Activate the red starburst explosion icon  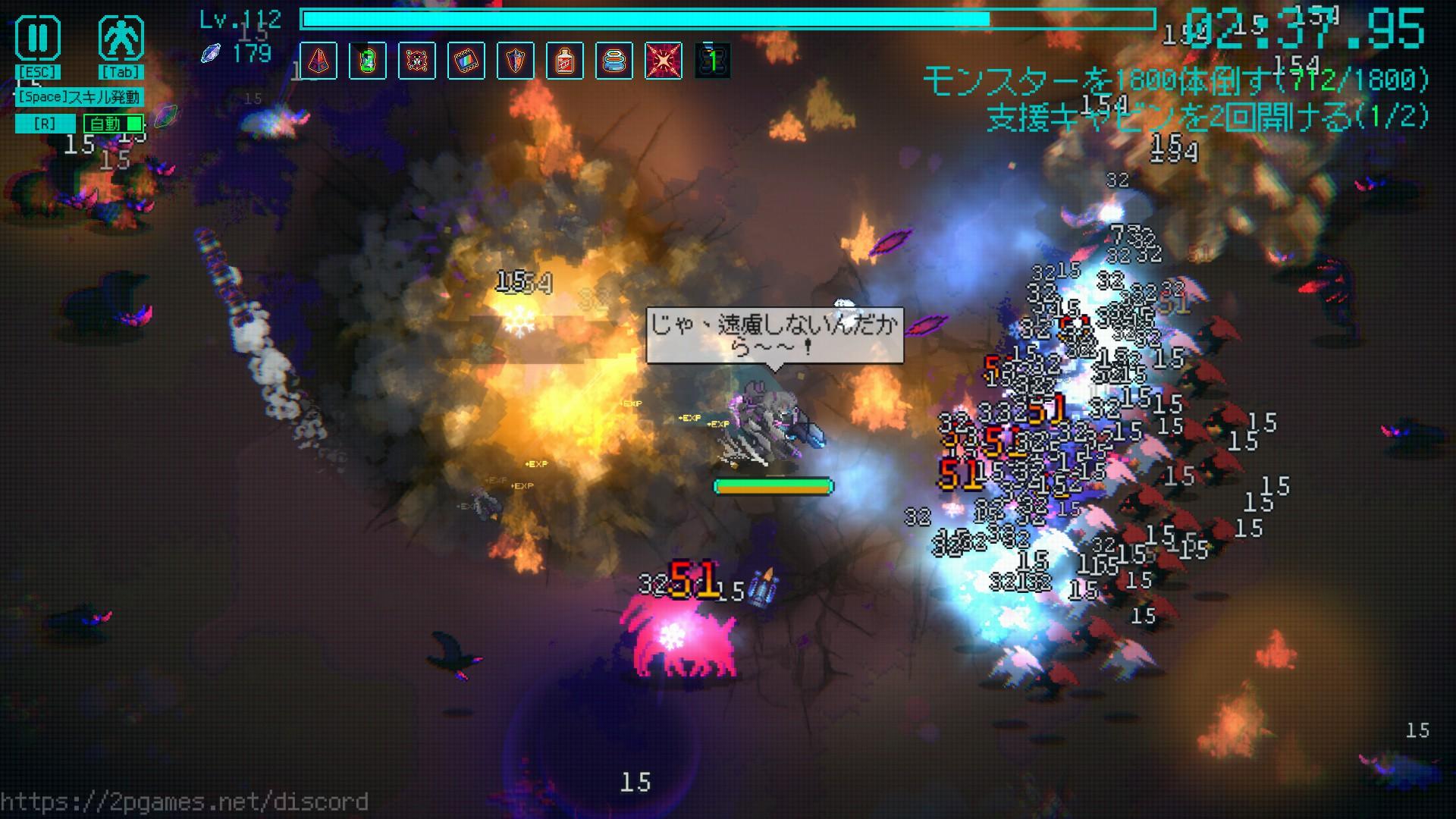664,61
